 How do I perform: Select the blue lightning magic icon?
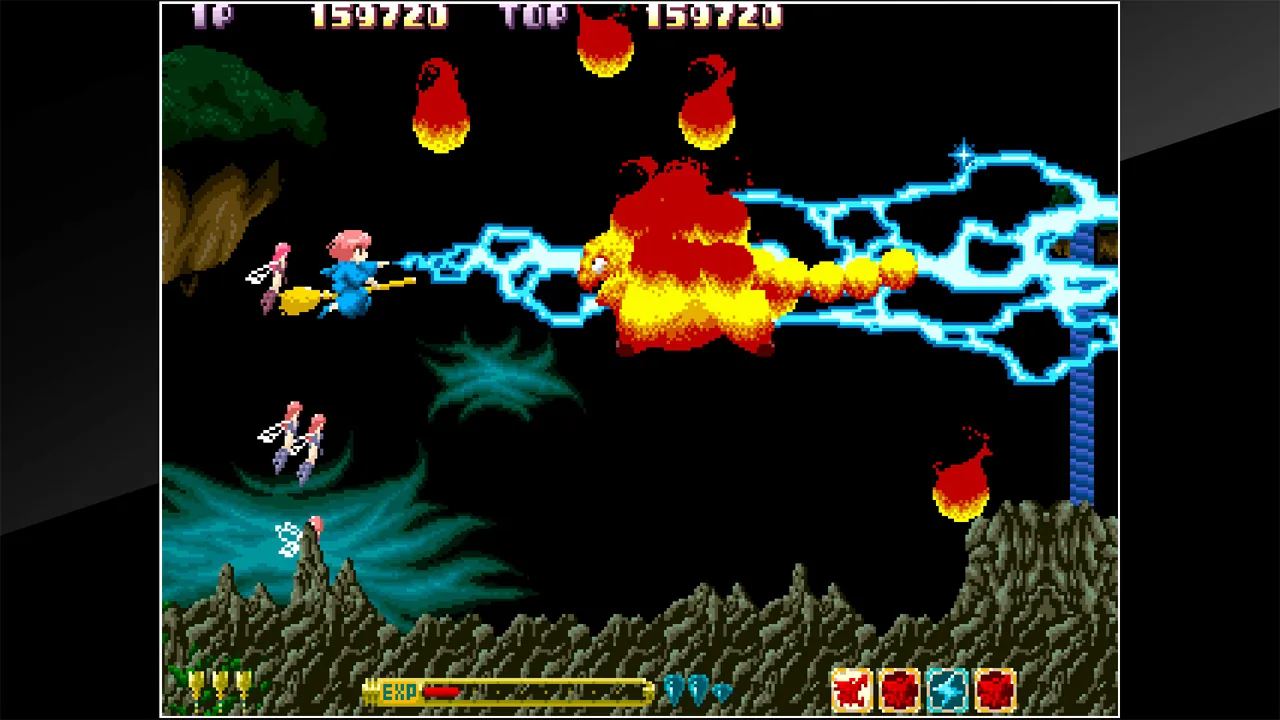click(947, 688)
